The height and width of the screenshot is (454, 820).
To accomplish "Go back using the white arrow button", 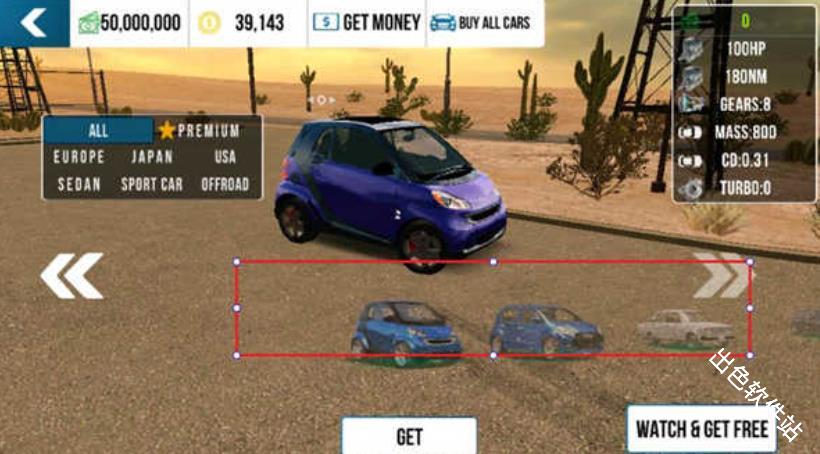I will tap(34, 22).
